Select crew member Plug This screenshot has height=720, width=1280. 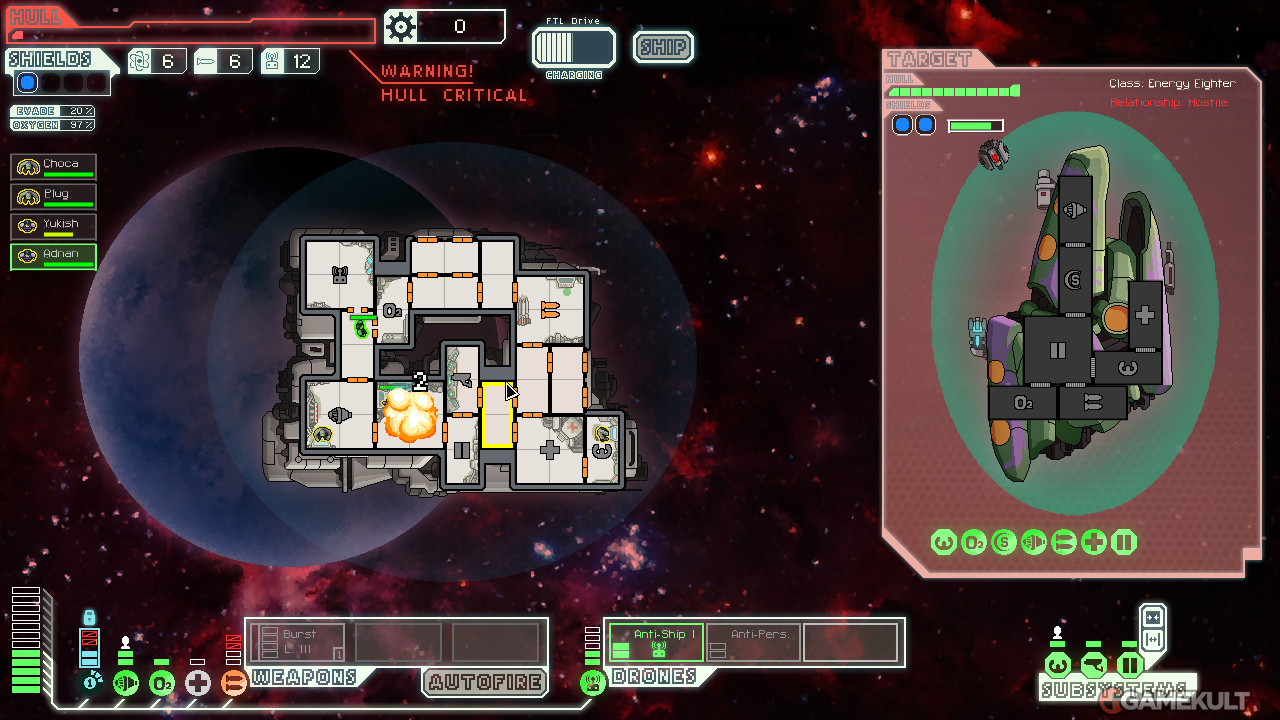[x=54, y=197]
